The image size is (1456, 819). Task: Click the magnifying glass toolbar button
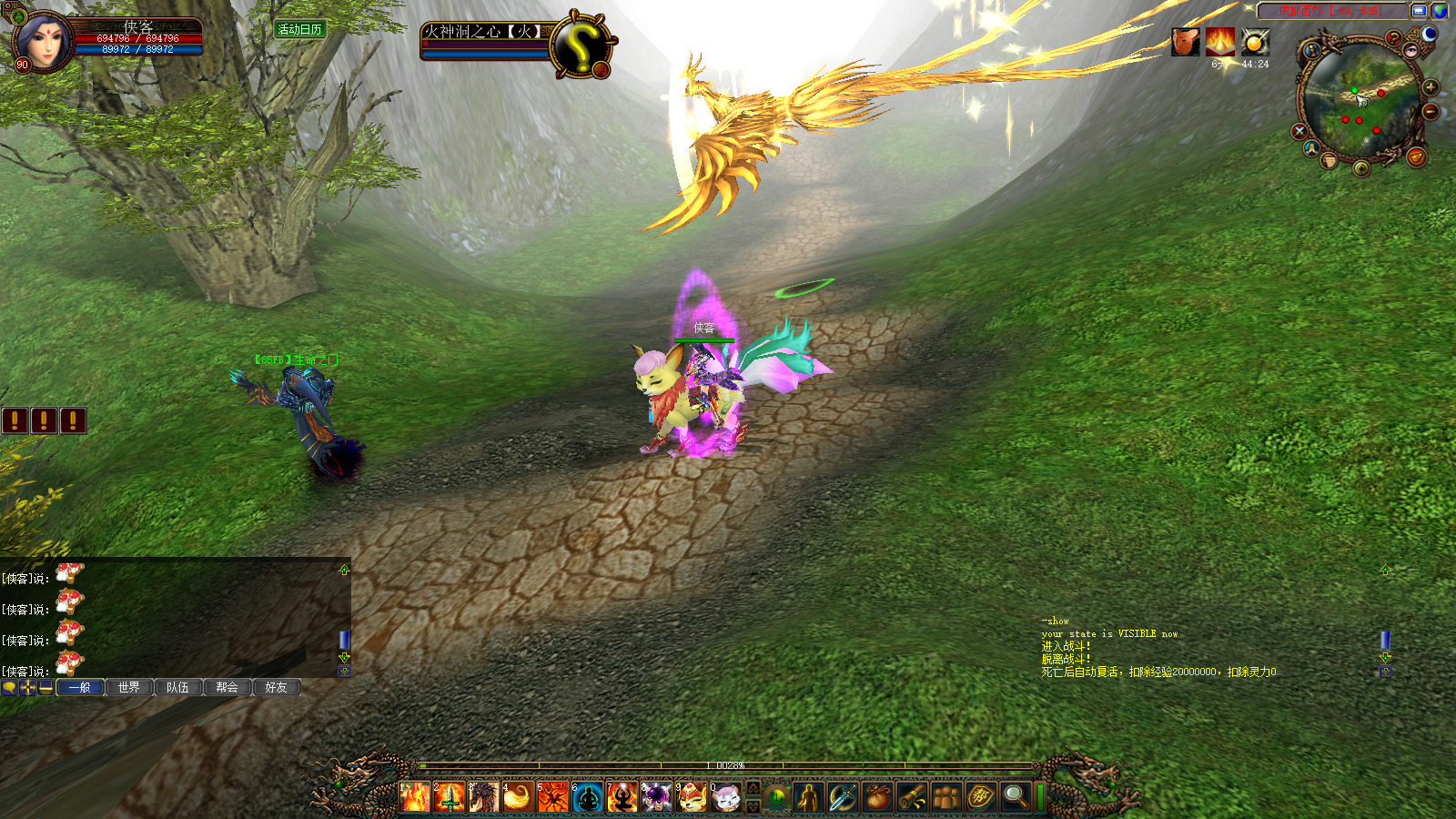click(x=1015, y=797)
